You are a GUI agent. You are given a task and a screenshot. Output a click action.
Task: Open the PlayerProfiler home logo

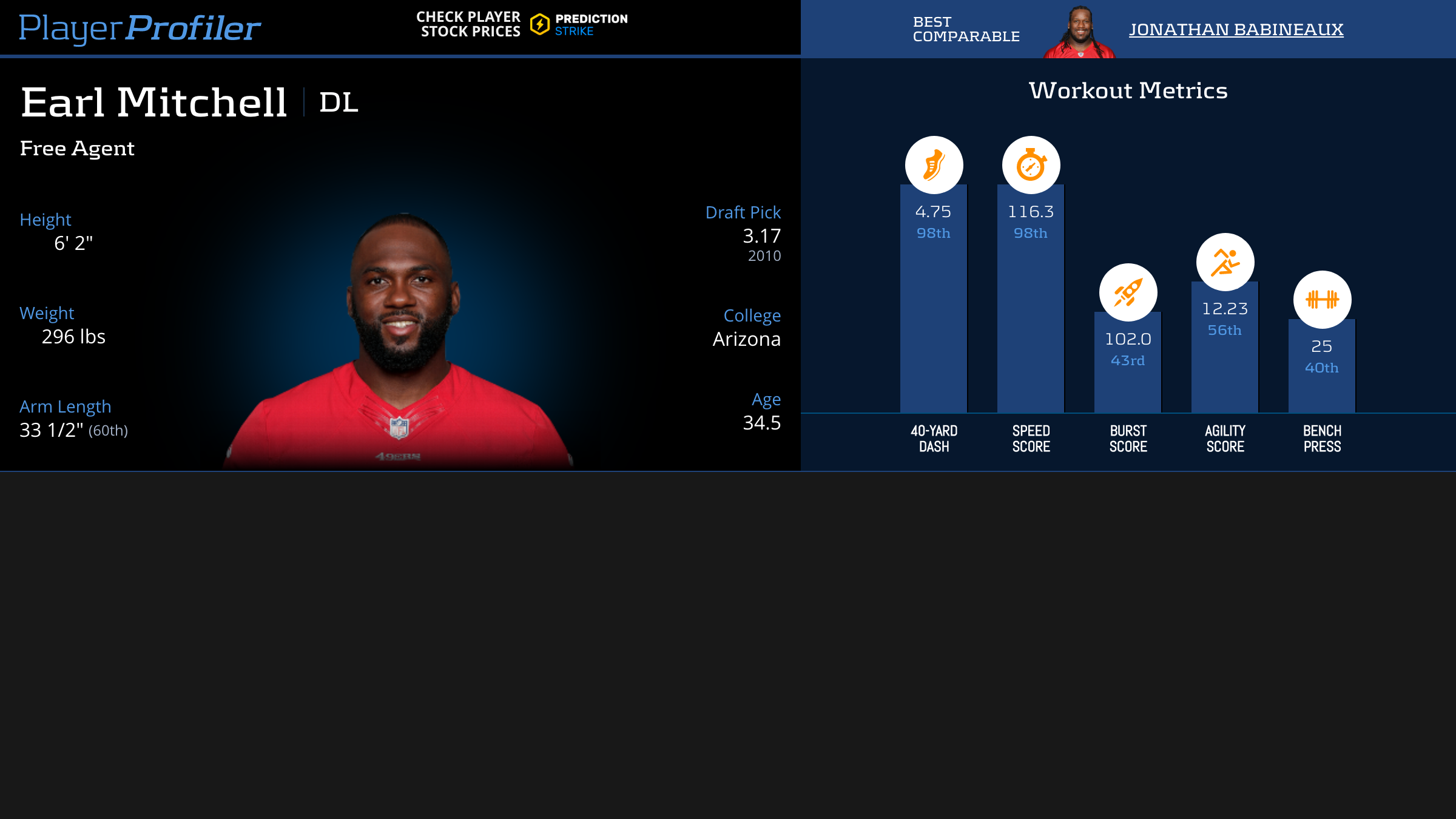140,28
